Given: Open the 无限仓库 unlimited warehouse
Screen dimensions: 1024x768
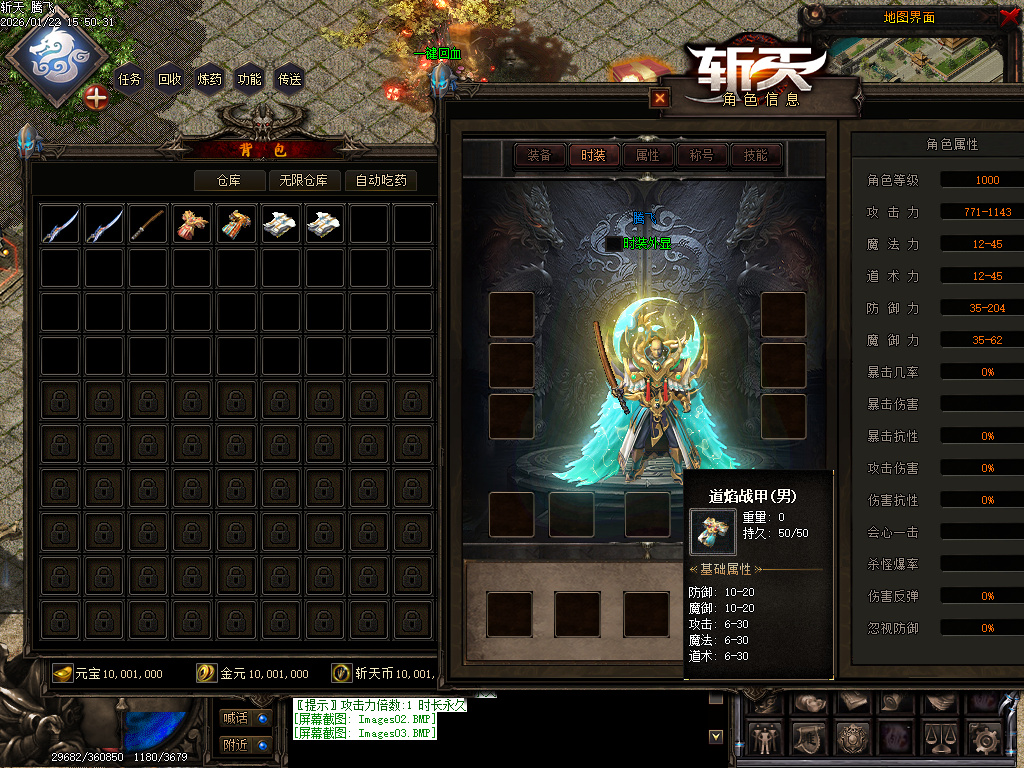Looking at the screenshot, I should [x=303, y=181].
